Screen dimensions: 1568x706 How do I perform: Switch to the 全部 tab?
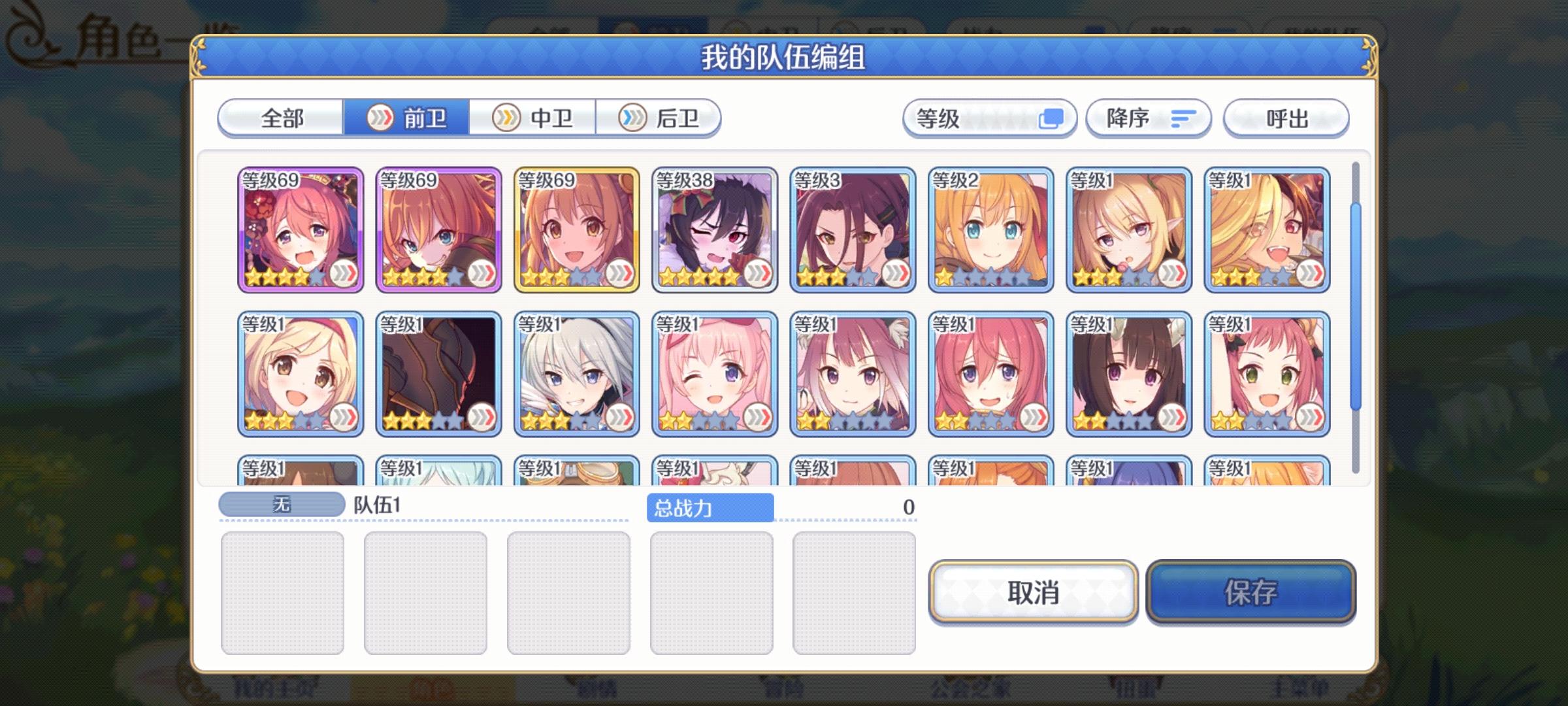[x=281, y=118]
